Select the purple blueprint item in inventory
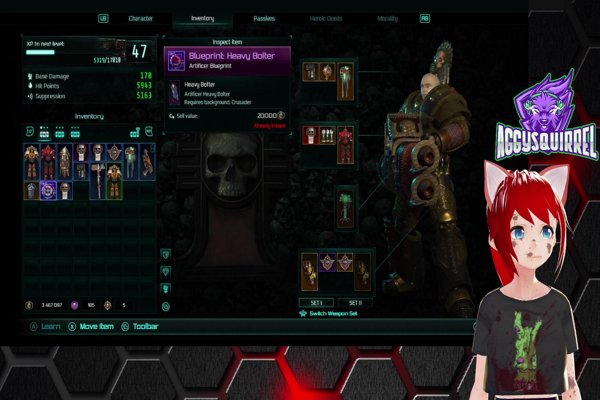This screenshot has height=400, width=600. (x=48, y=189)
